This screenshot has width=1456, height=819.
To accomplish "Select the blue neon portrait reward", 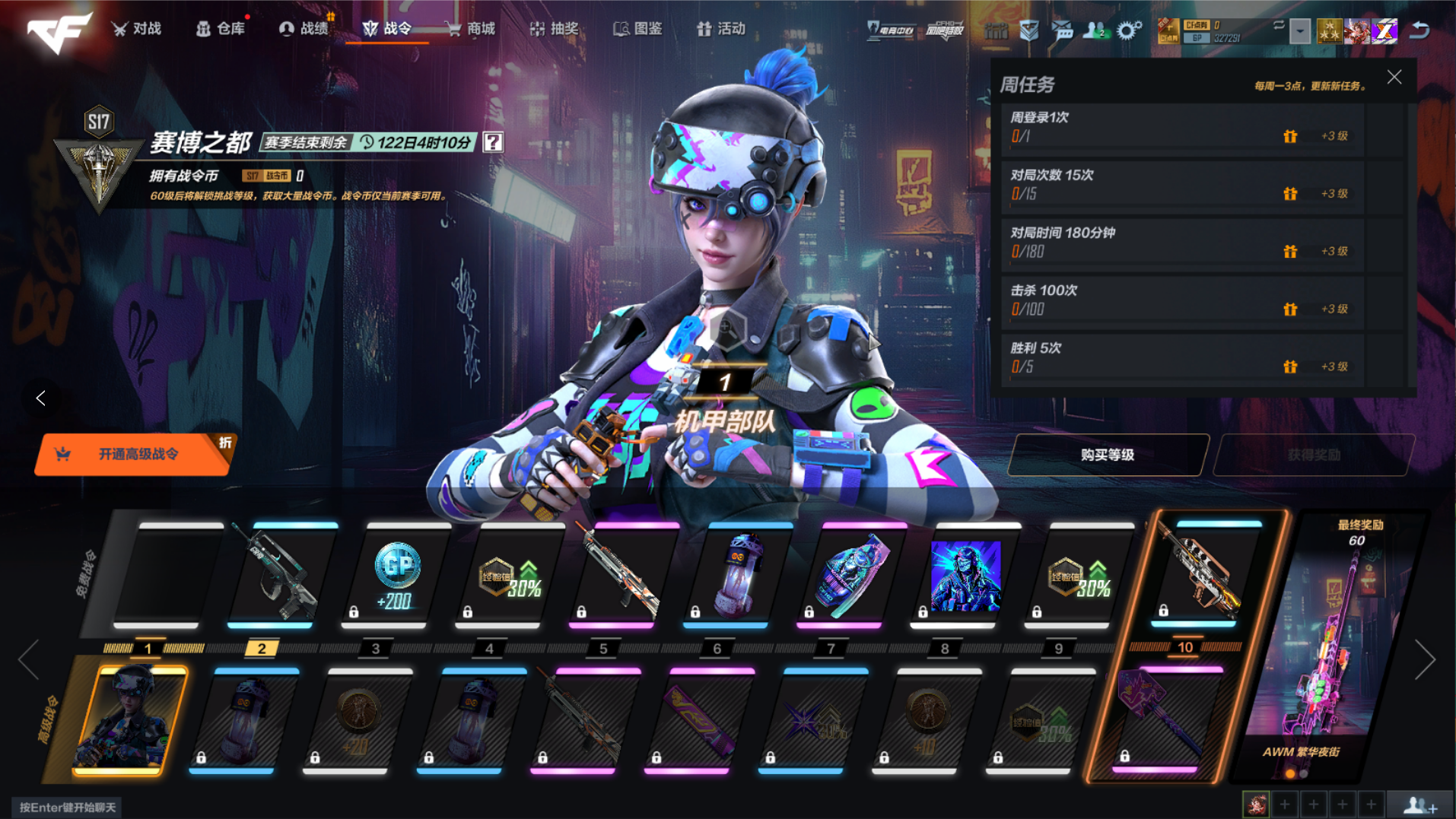I will pos(965,576).
